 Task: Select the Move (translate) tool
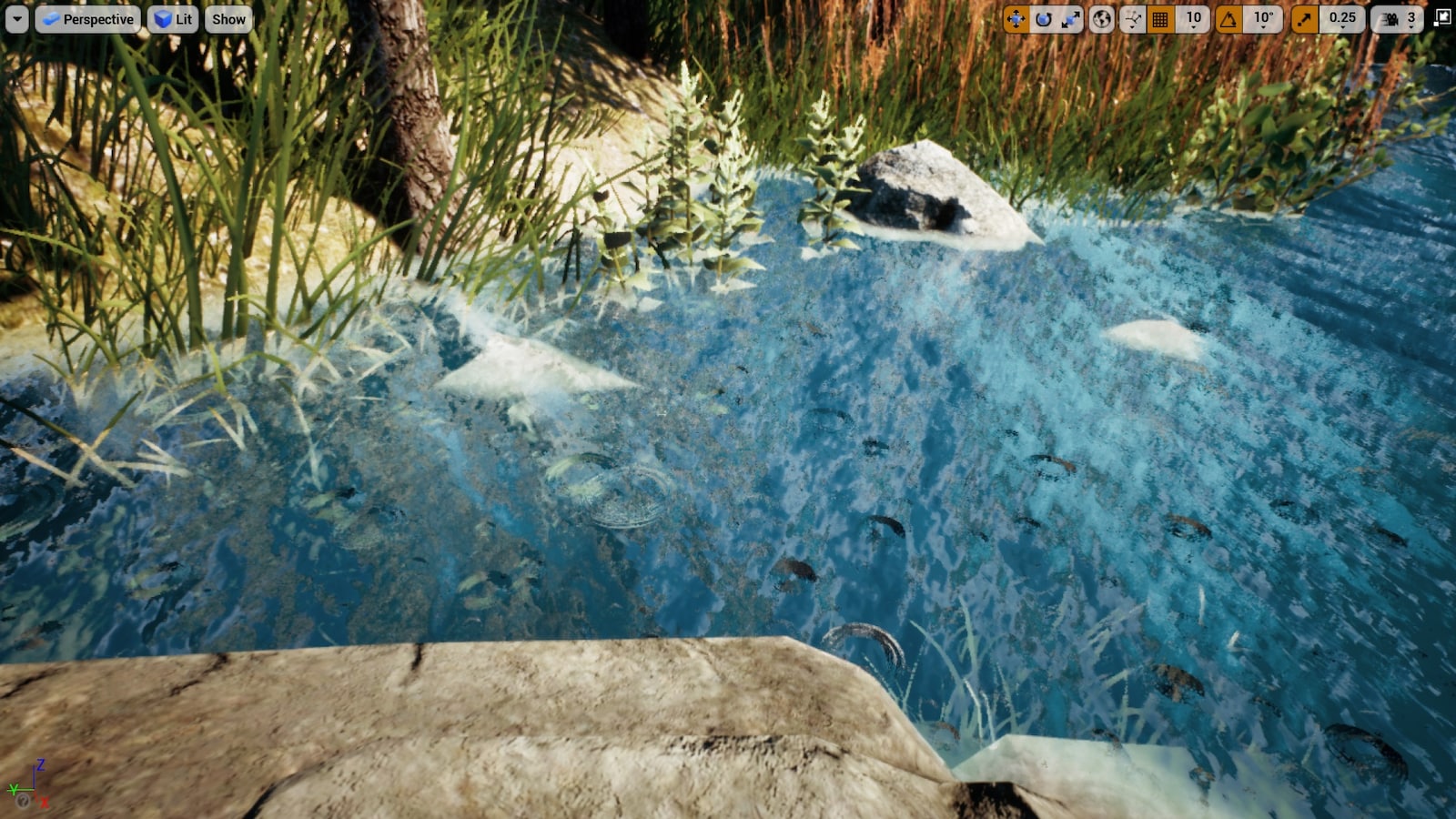tap(1017, 18)
